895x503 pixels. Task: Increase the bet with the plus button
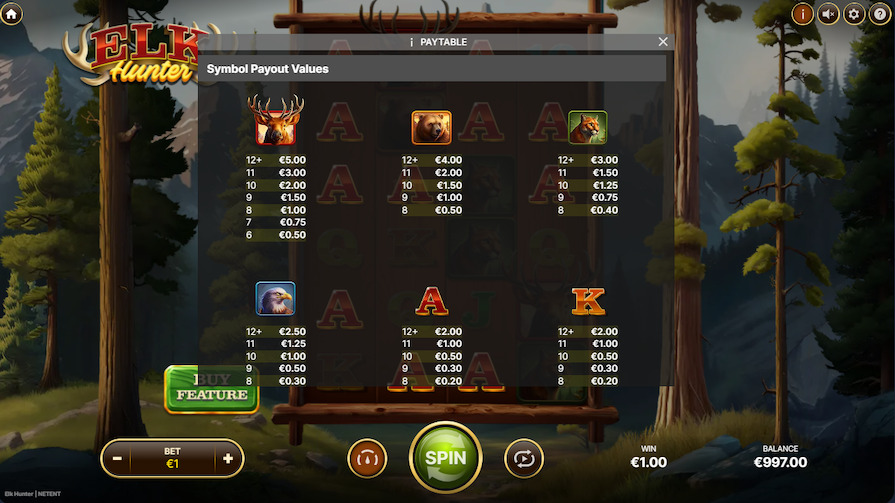228,458
